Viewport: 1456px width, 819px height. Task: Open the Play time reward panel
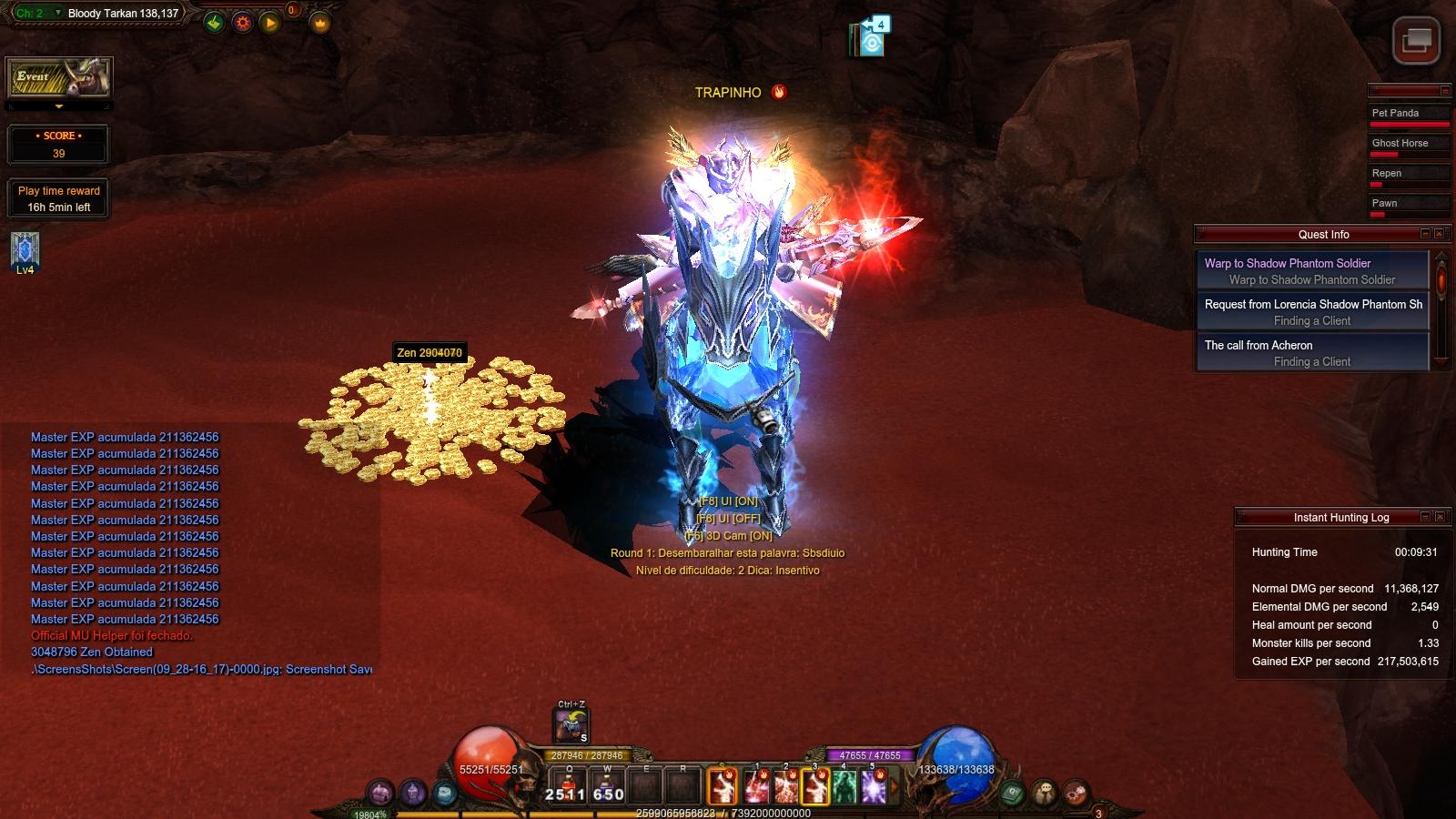point(59,198)
